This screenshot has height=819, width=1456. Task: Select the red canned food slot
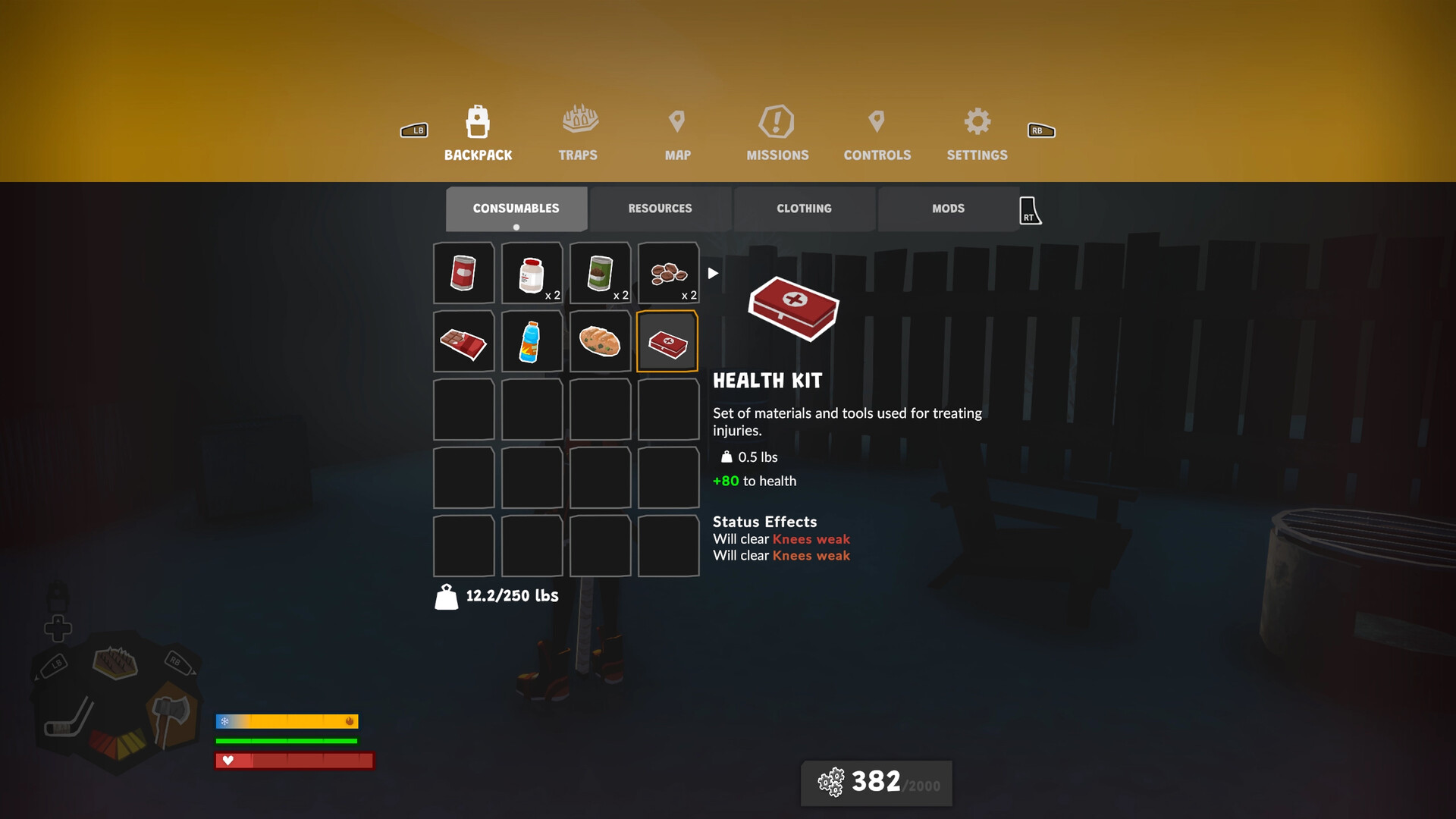click(463, 273)
